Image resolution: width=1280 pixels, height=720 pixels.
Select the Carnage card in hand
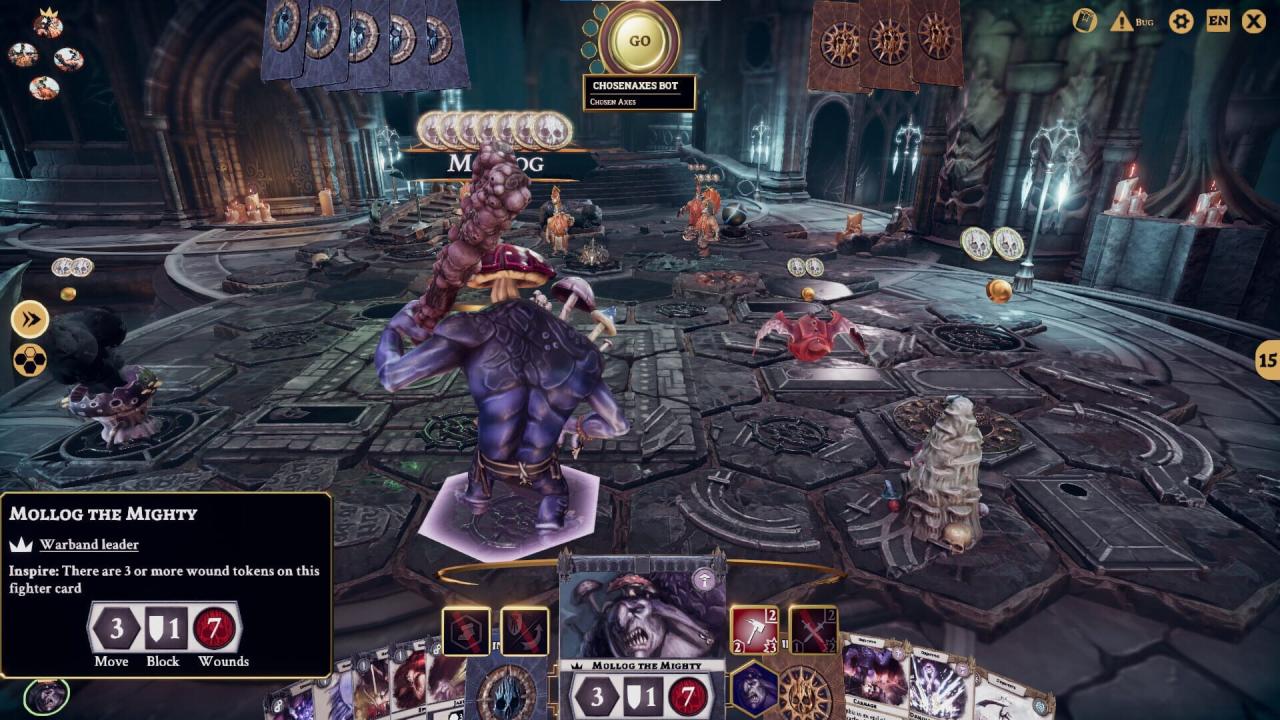point(873,680)
